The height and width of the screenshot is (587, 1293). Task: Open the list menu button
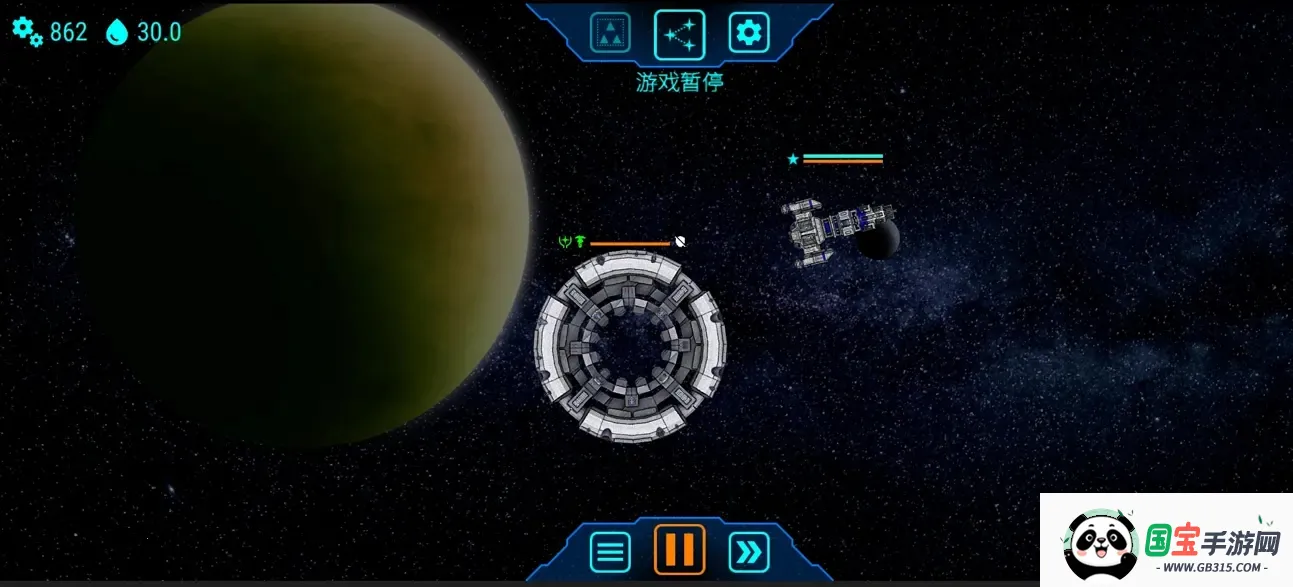tap(610, 551)
